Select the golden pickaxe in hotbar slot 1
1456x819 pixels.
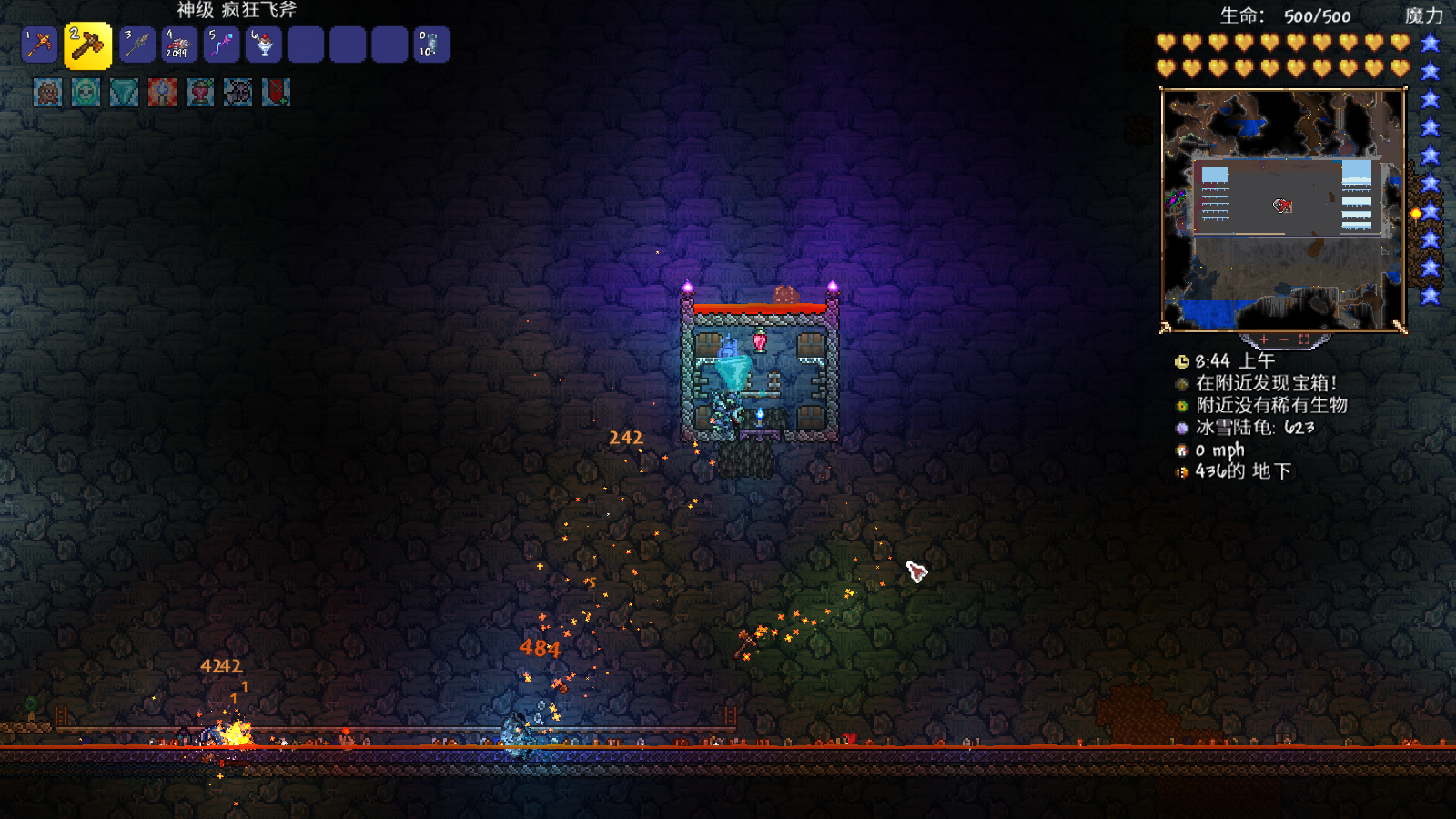pyautogui.click(x=40, y=45)
